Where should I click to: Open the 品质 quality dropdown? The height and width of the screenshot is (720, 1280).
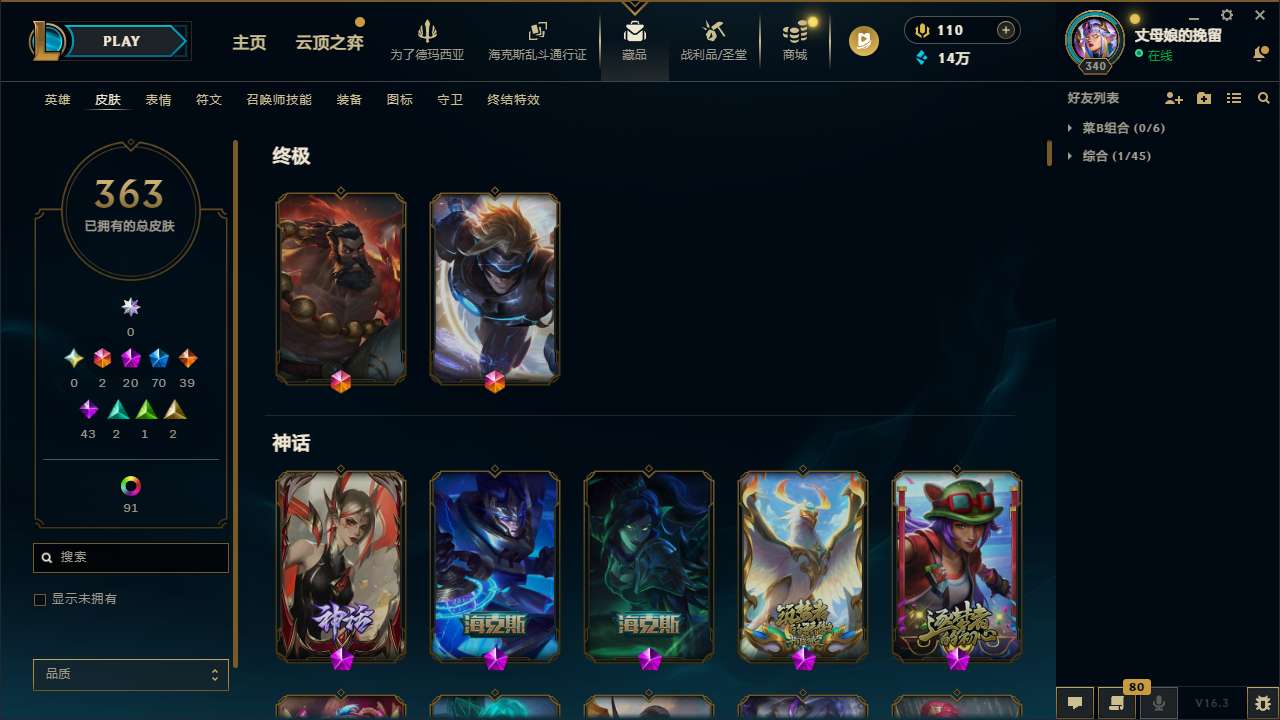click(x=130, y=674)
